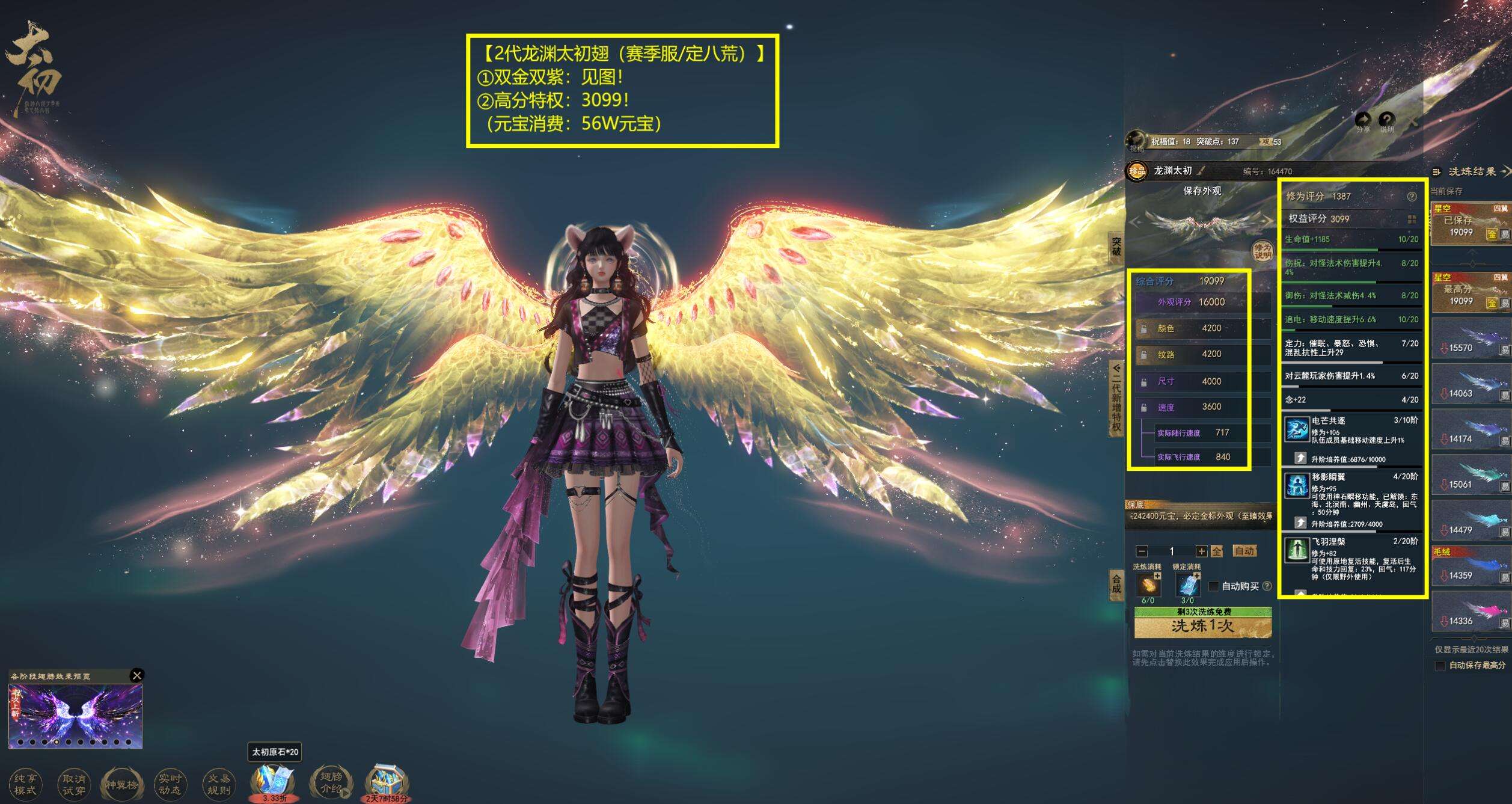The image size is (1512, 804).
Task: Open the 翅膀介绍 wing introduction
Action: click(x=330, y=783)
